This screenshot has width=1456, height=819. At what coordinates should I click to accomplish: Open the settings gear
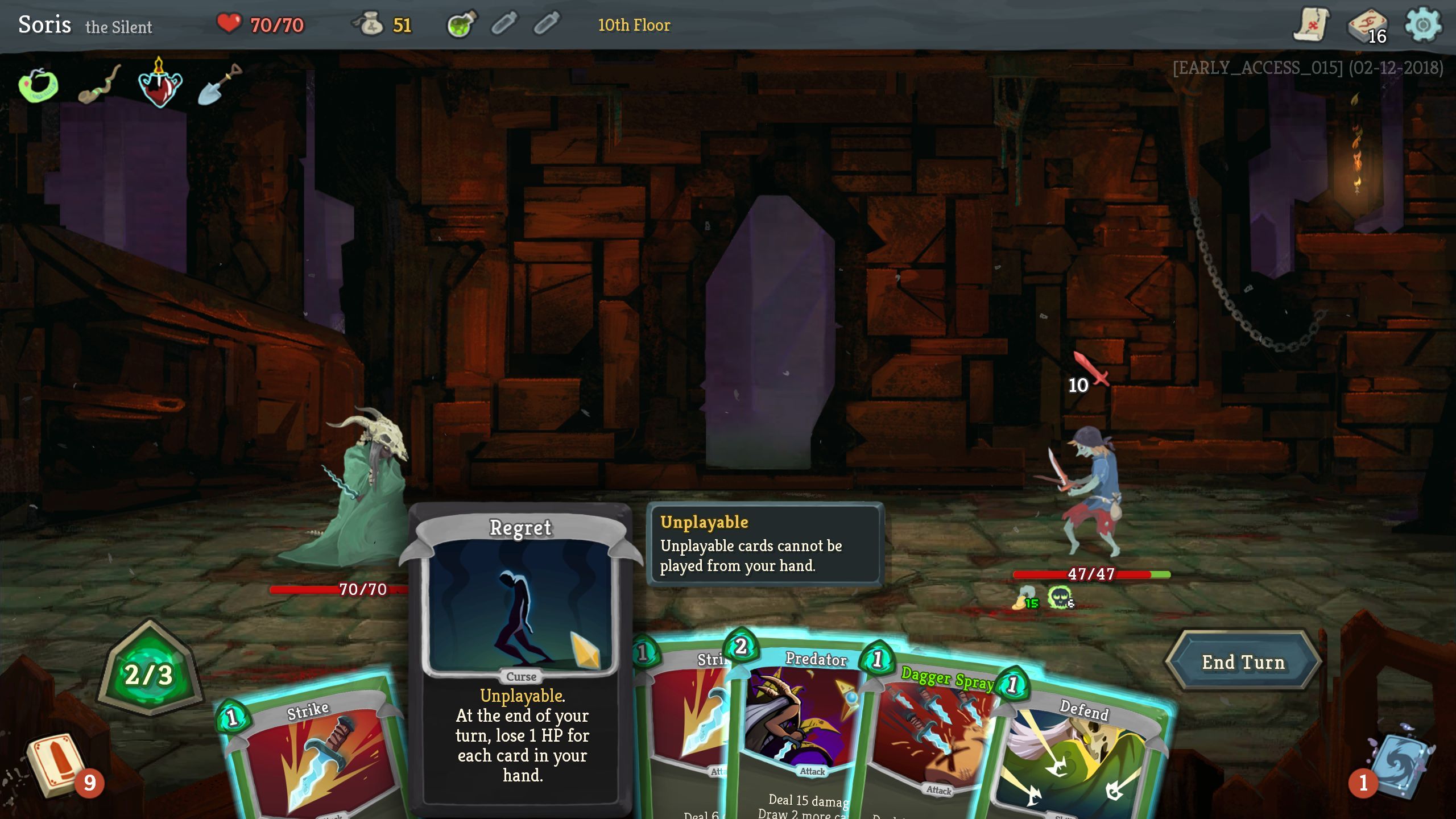pyautogui.click(x=1422, y=25)
